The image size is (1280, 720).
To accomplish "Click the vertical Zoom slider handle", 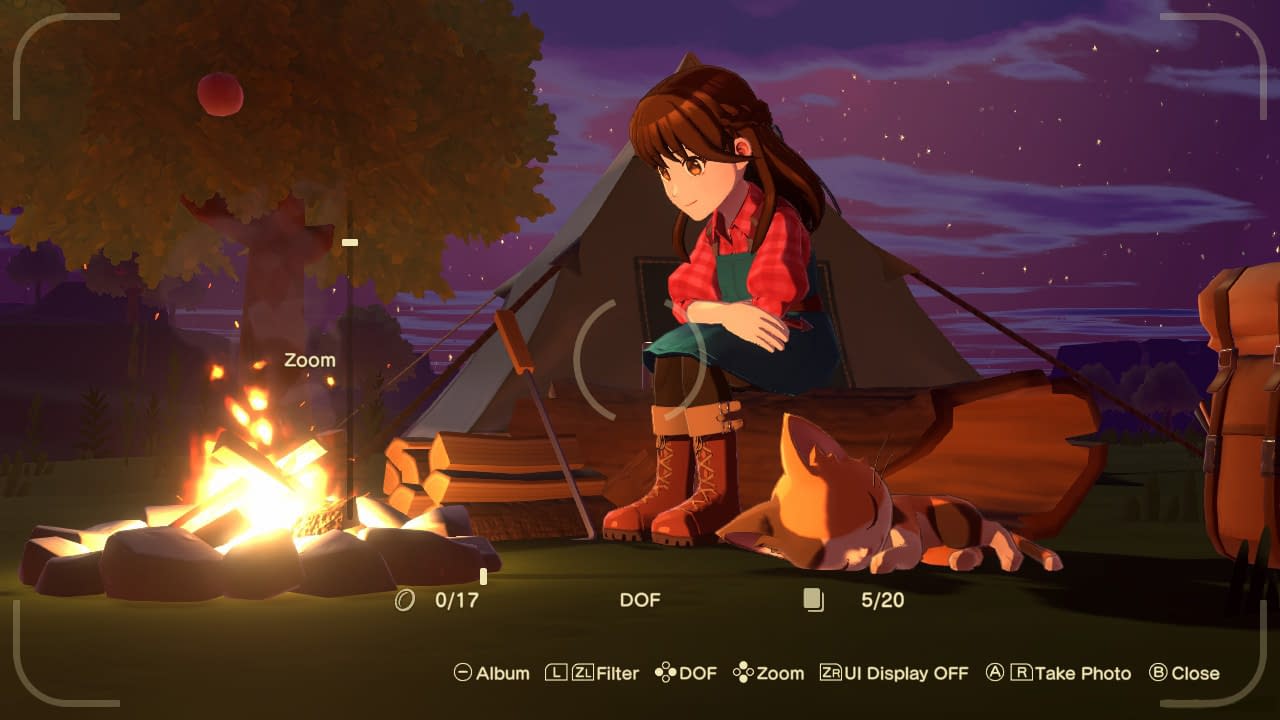I will pos(350,242).
